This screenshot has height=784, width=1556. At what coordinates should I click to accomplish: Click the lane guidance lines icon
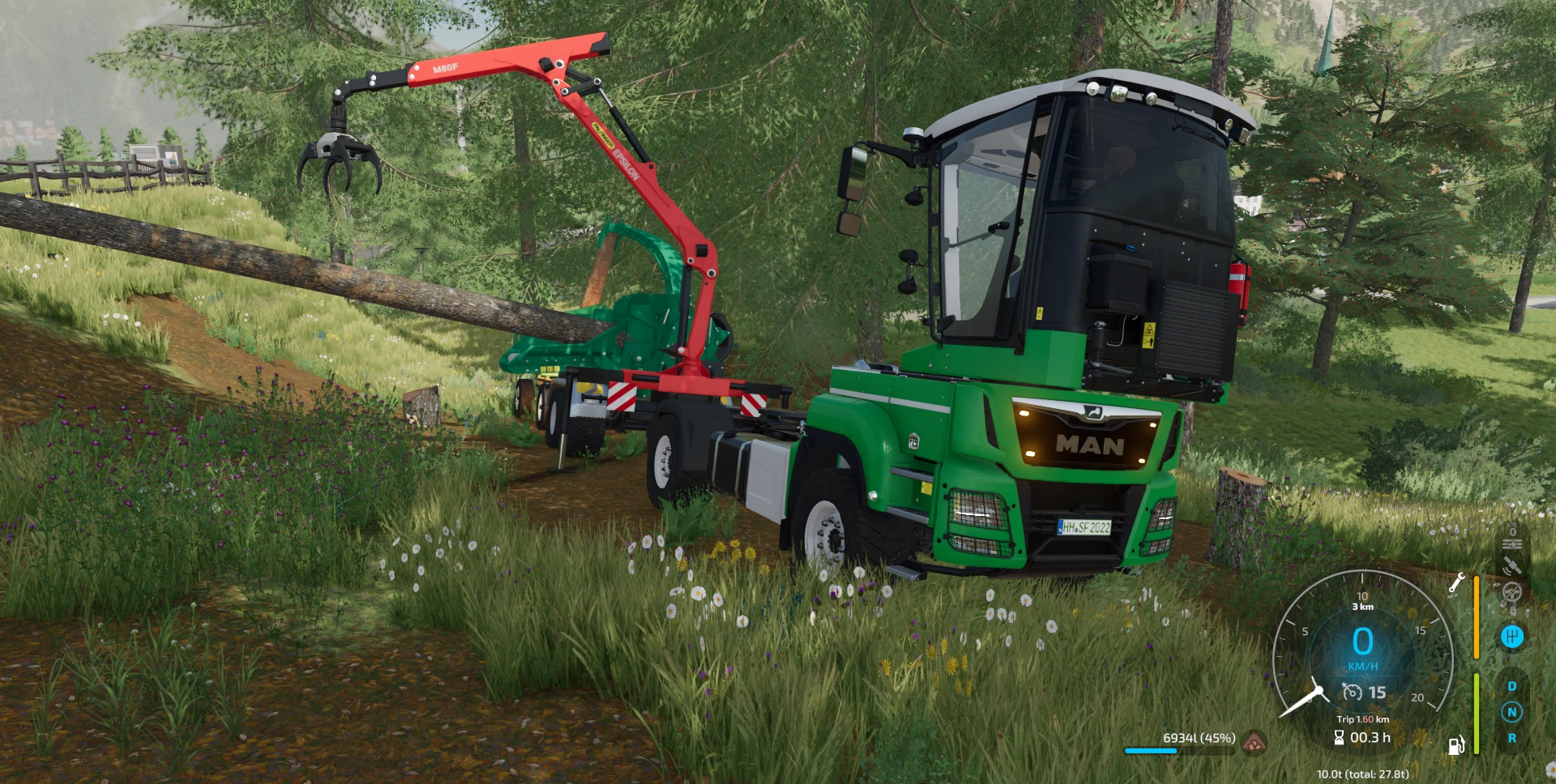[1511, 543]
